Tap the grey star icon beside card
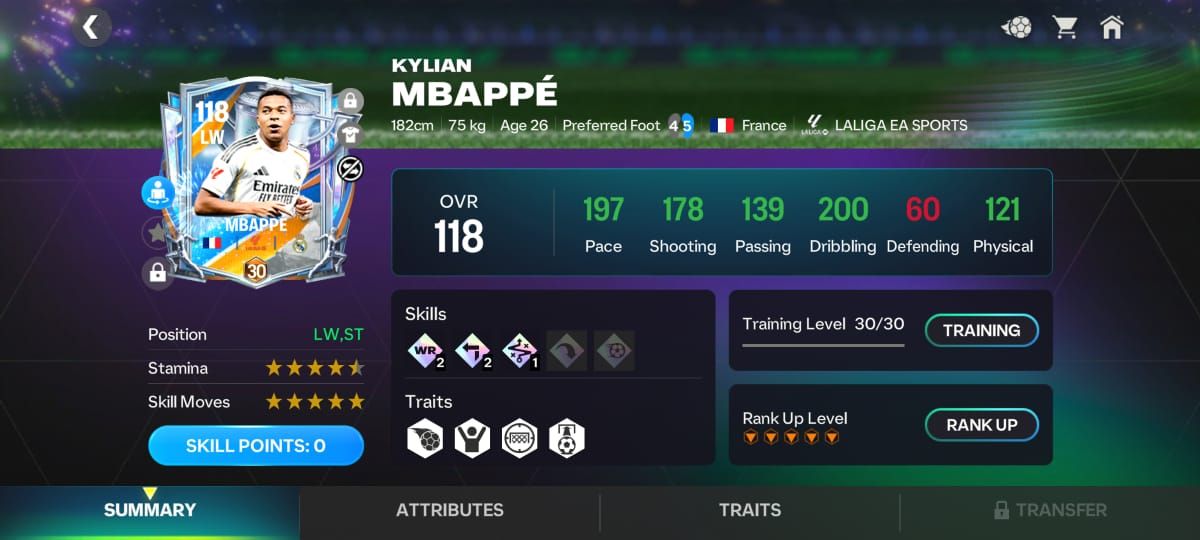 (157, 233)
